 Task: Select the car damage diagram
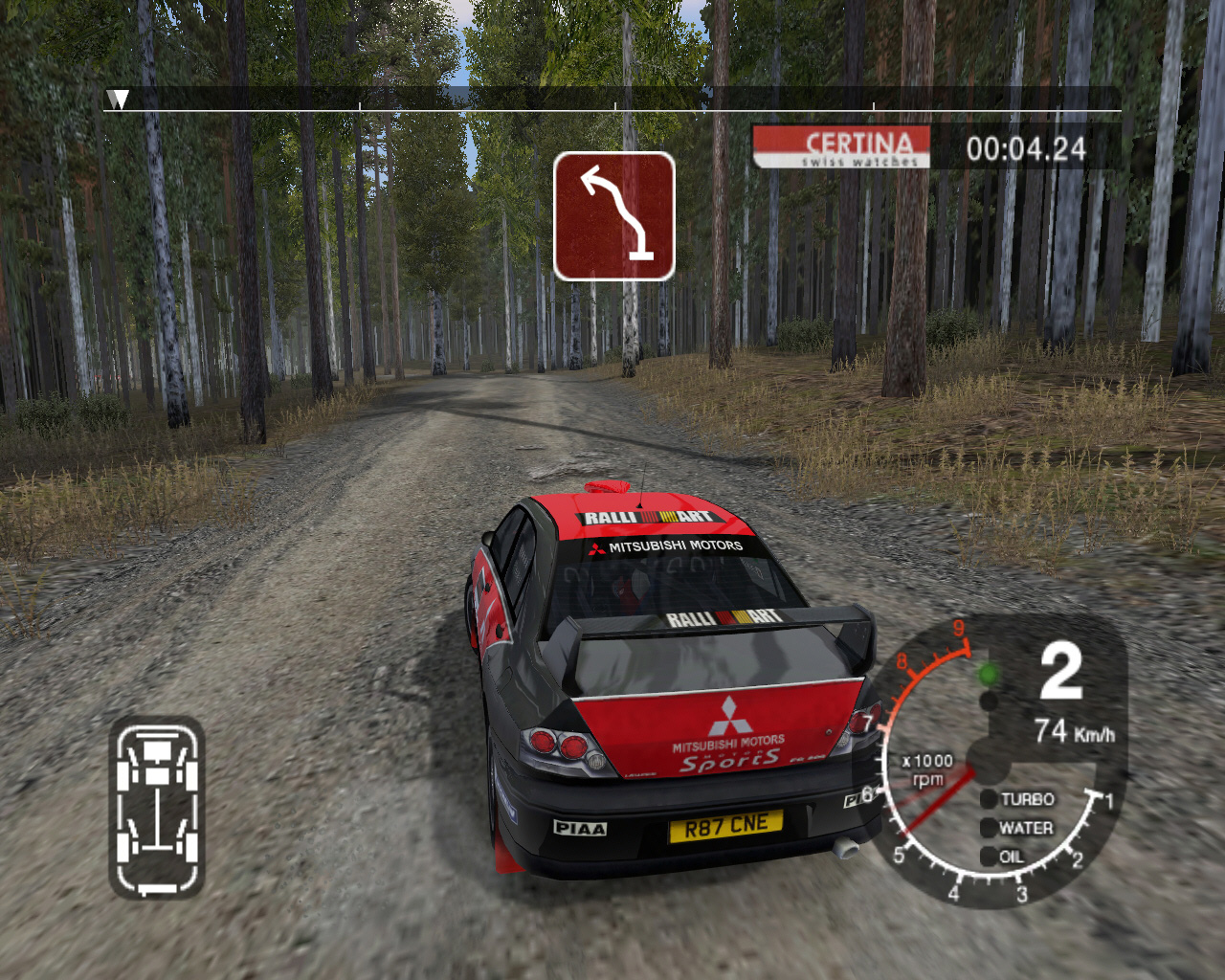pos(157,809)
